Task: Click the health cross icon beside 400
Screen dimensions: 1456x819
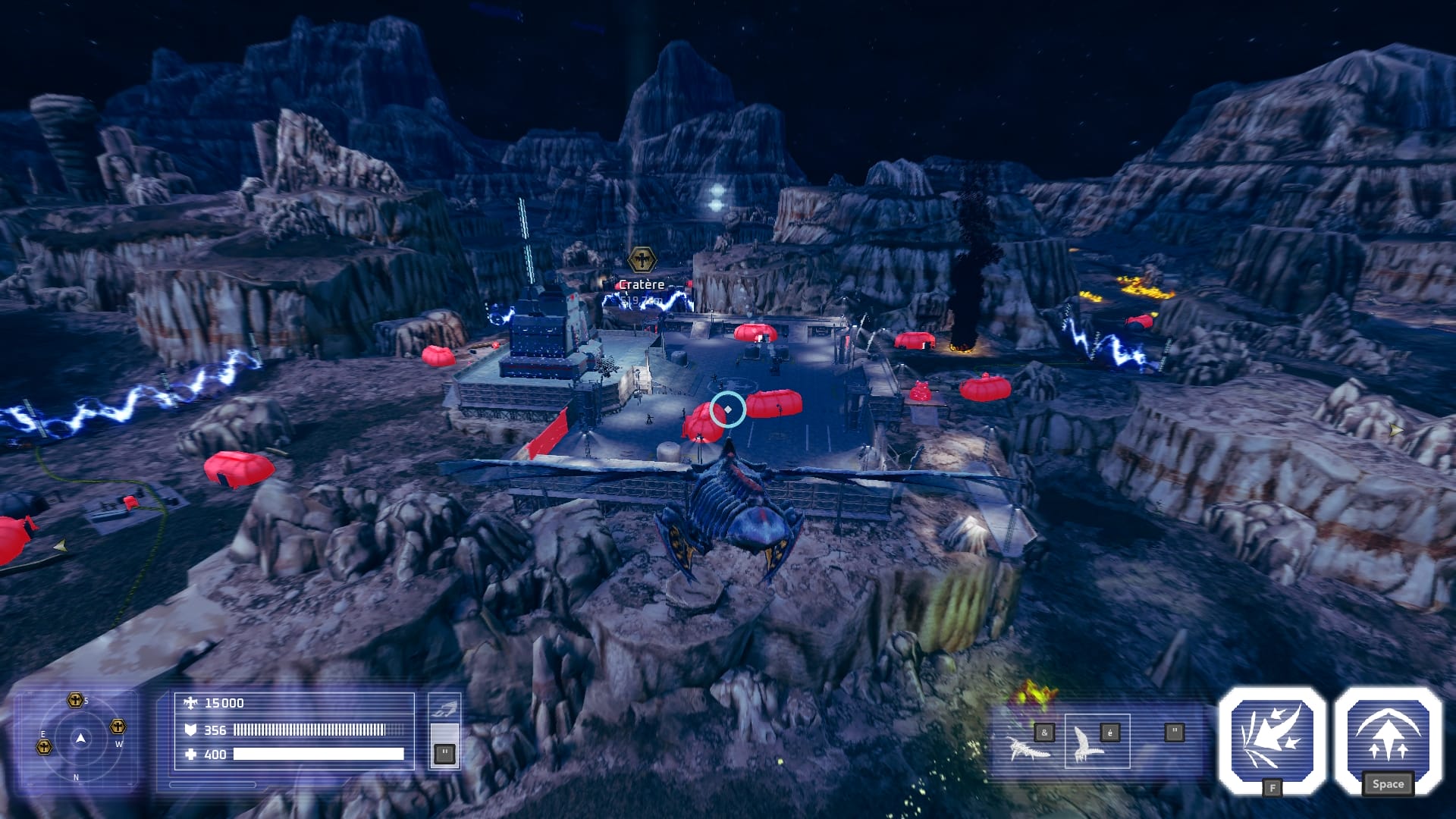Action: [x=190, y=754]
